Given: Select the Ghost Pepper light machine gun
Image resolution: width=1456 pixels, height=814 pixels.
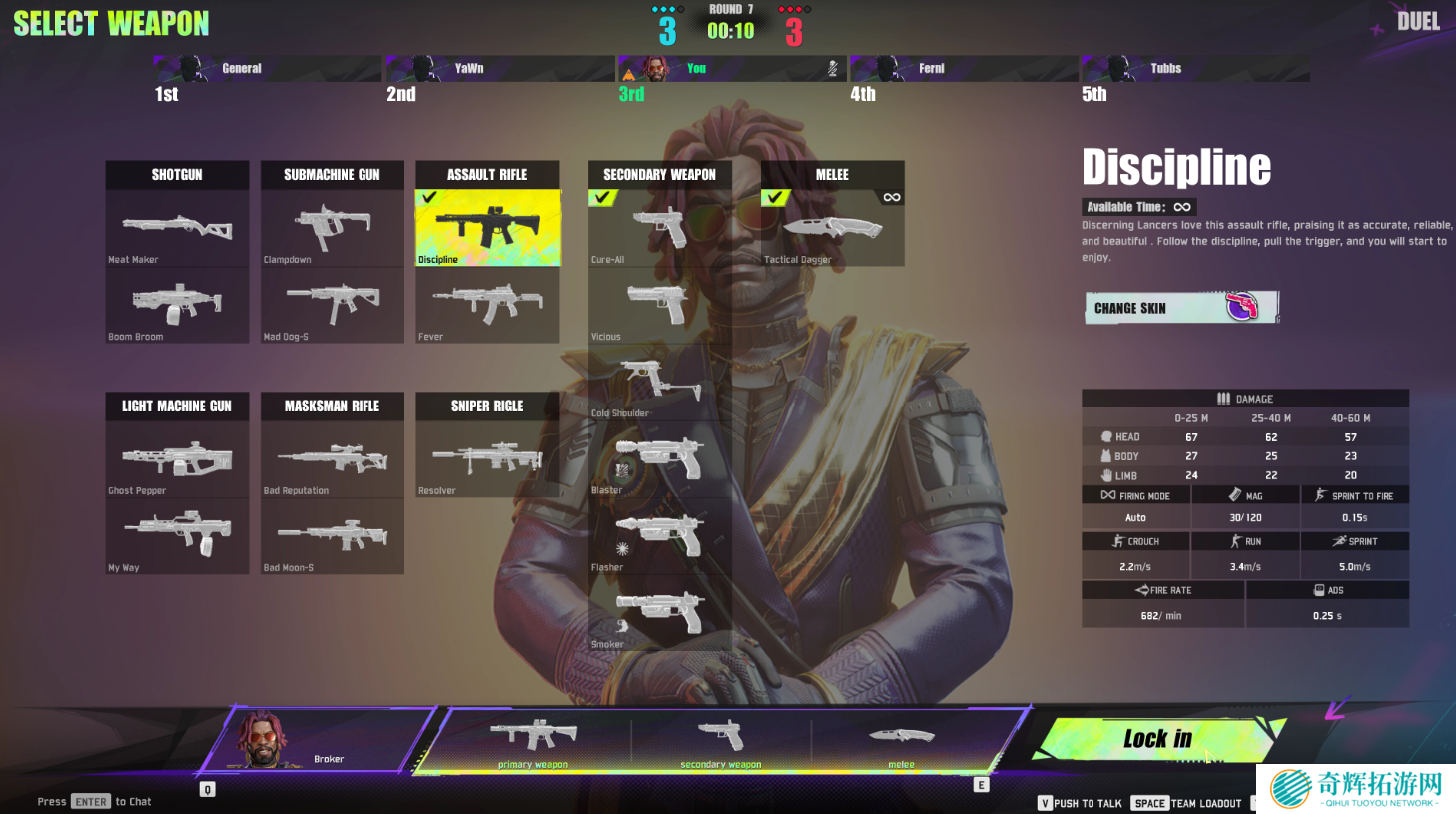Looking at the screenshot, I should tap(177, 459).
